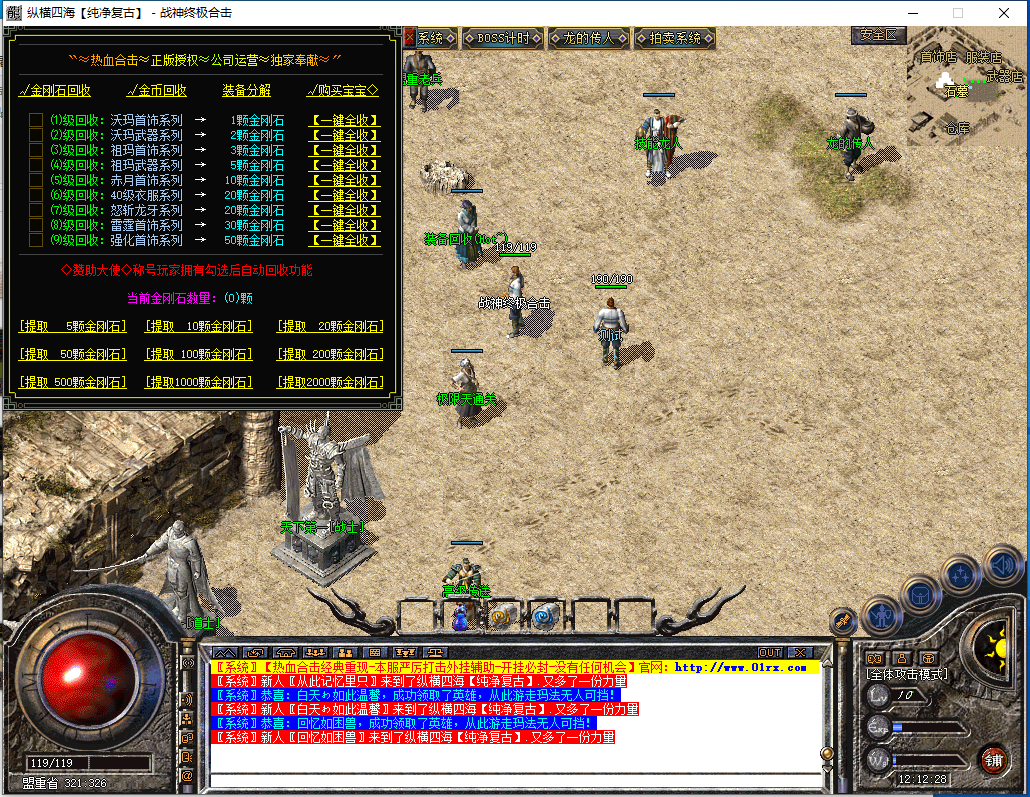
Task: Click 一键全收 for the 40级衣服系列 row
Action: pyautogui.click(x=345, y=195)
